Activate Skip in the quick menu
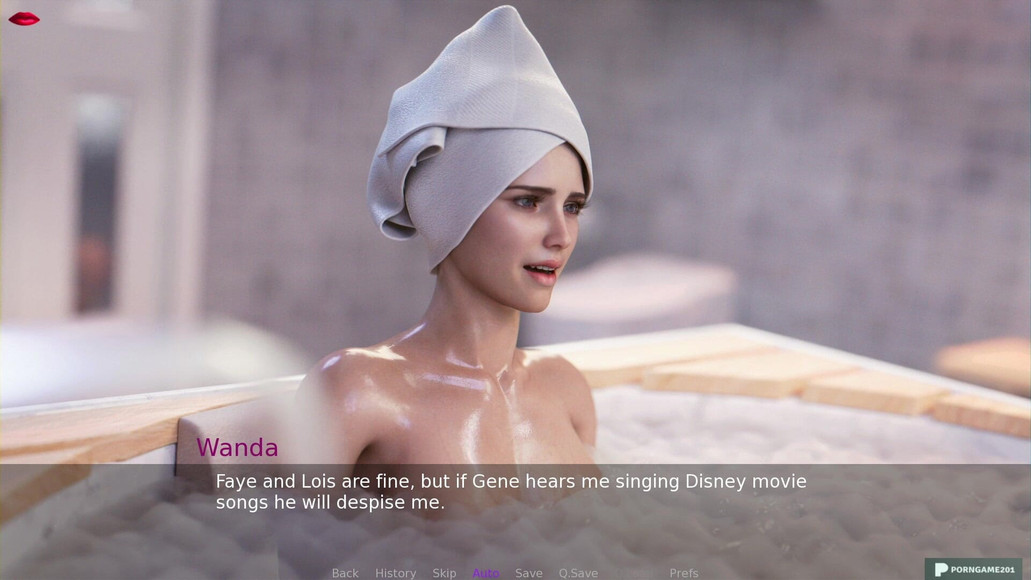The height and width of the screenshot is (580, 1031). tap(444, 573)
